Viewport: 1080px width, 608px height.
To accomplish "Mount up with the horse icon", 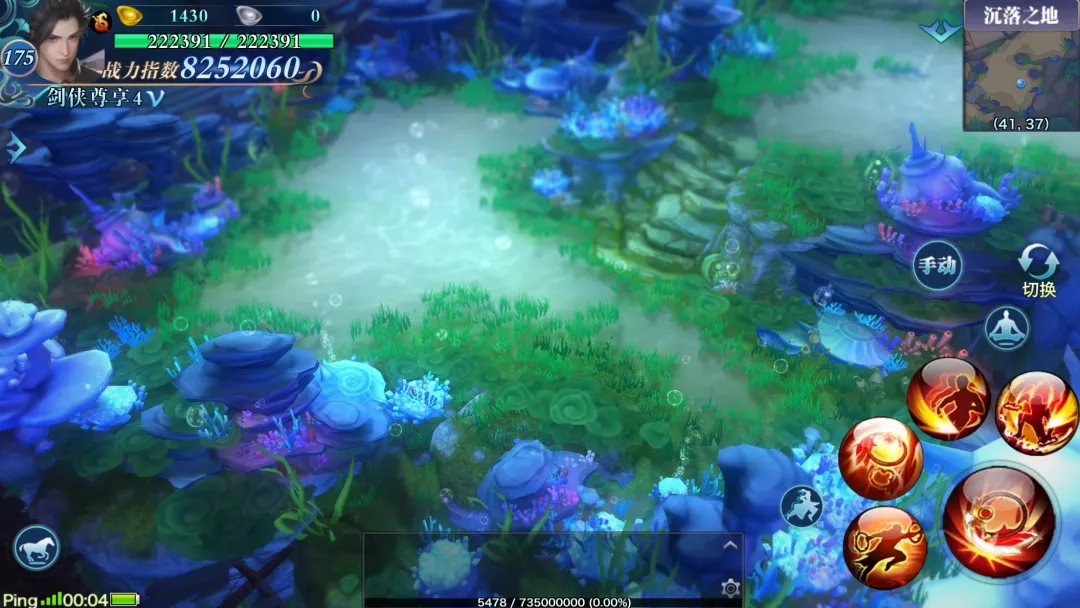I will 37,548.
